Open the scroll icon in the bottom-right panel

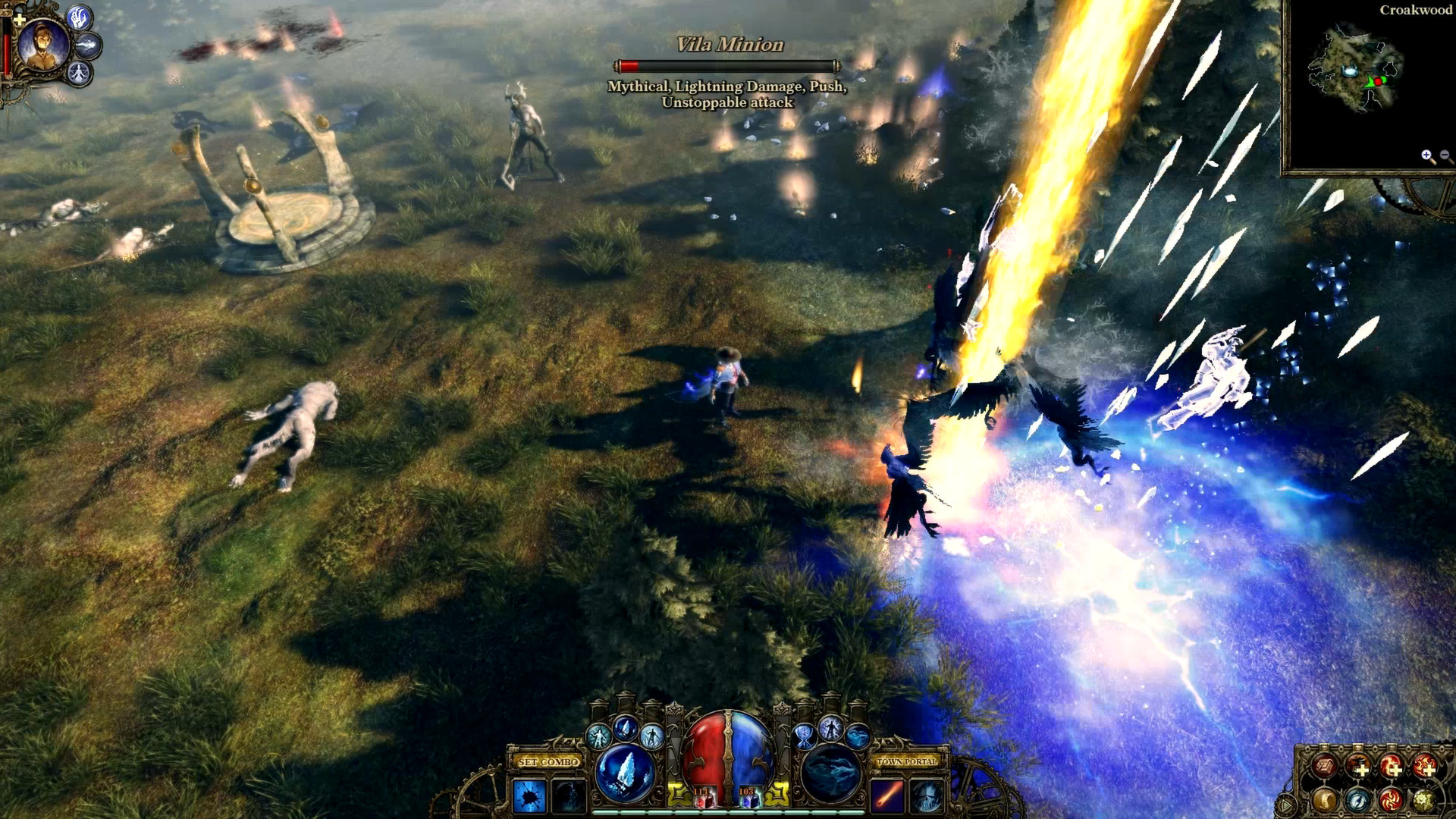point(1326,799)
